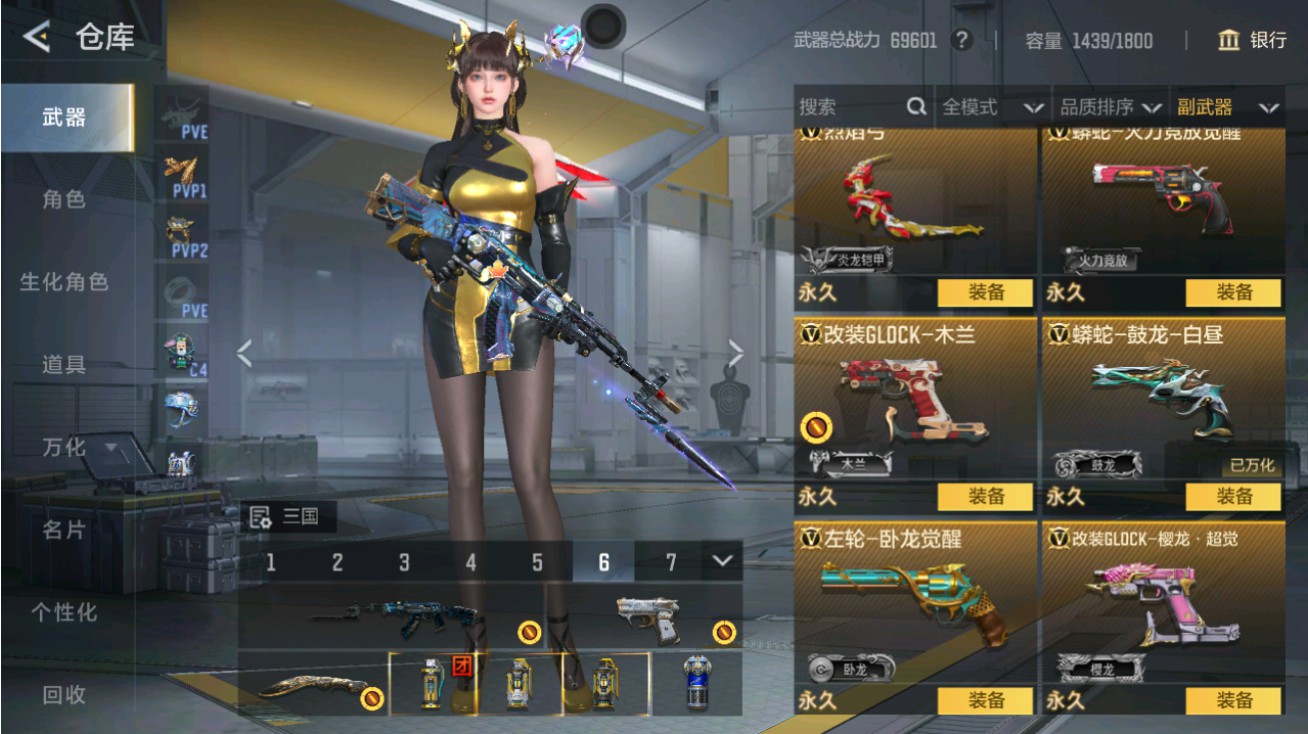
Task: Open the 万化 sidebar tab
Action: 62,448
